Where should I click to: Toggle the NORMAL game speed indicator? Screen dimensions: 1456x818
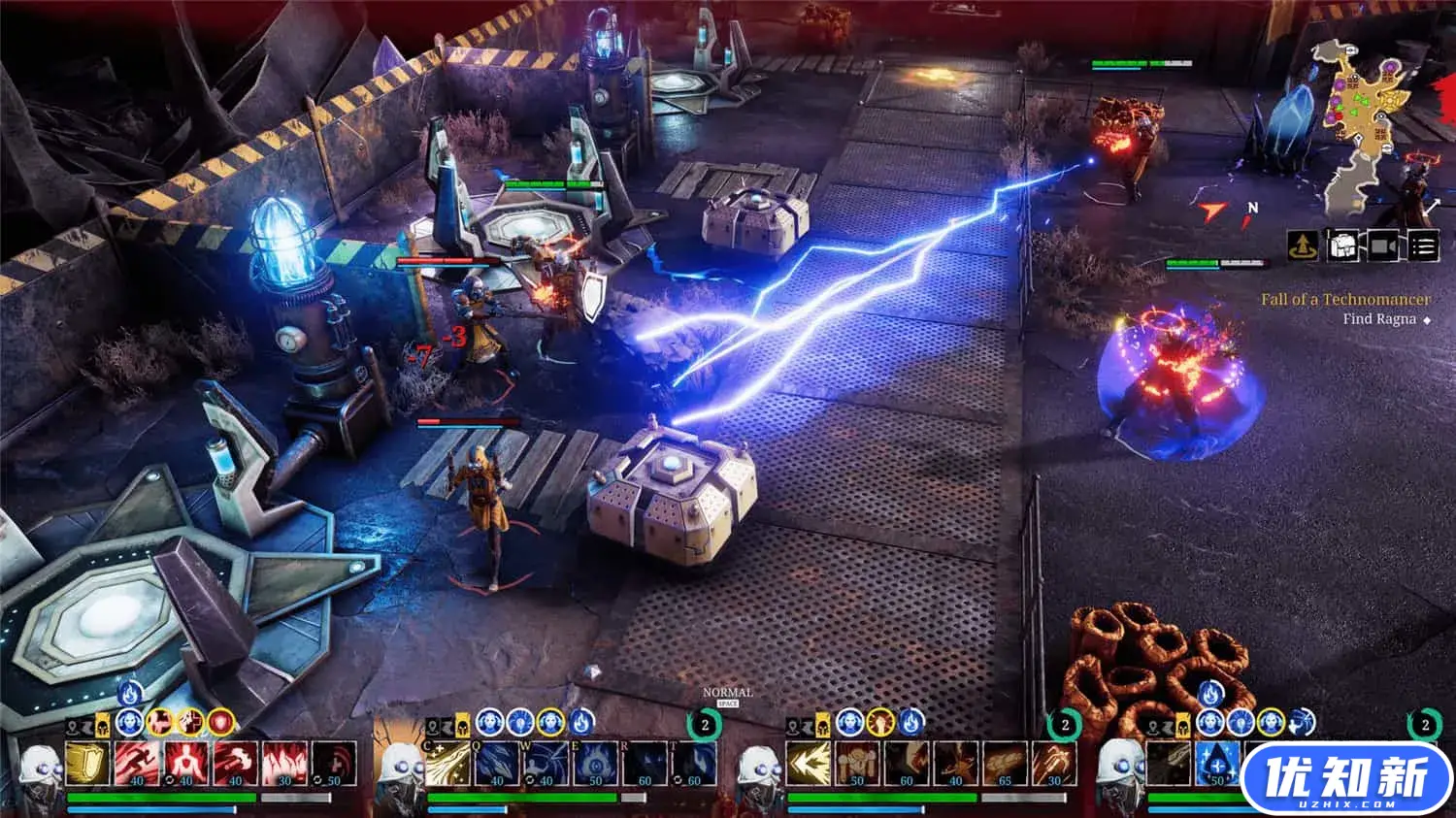(727, 694)
